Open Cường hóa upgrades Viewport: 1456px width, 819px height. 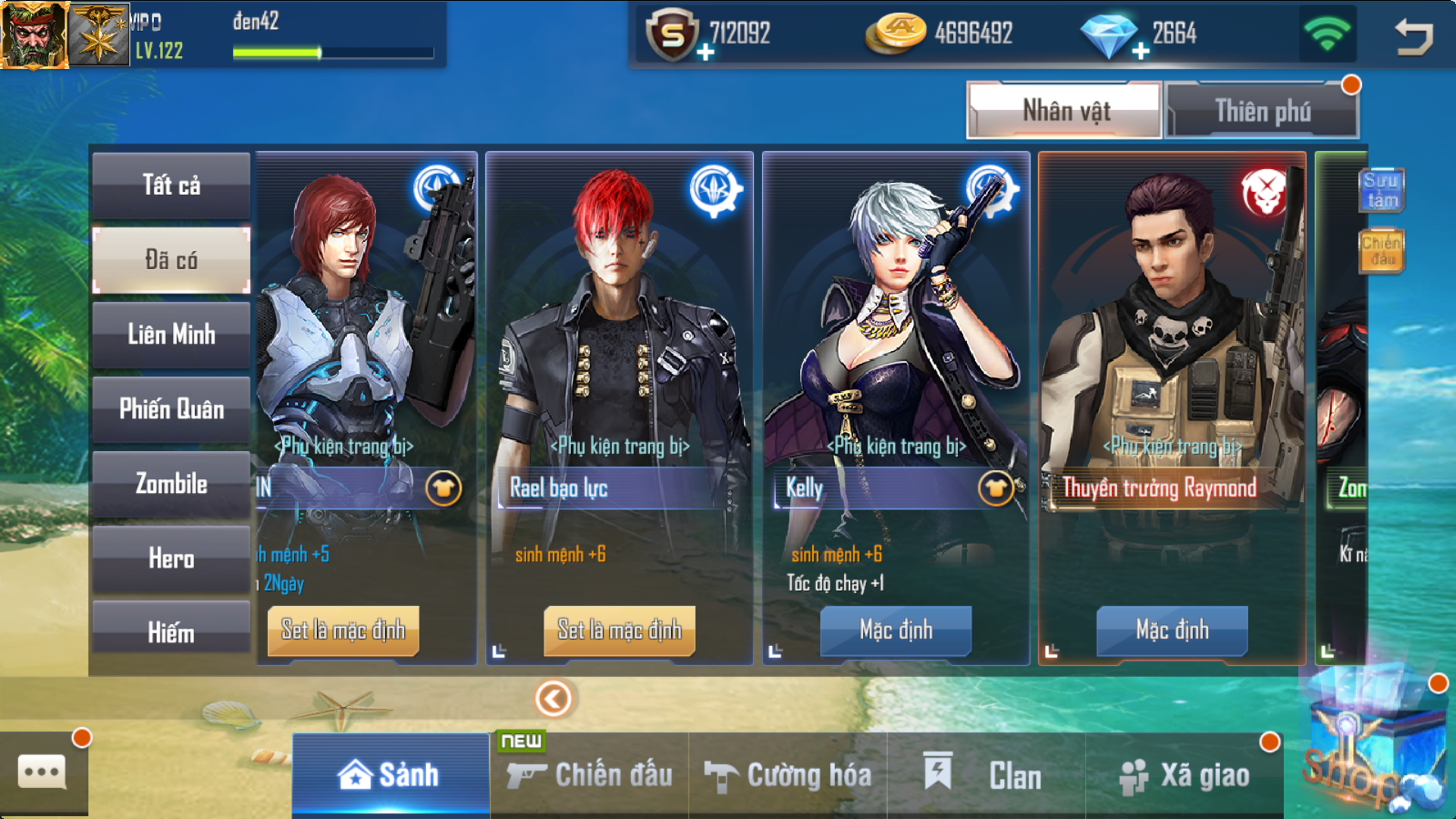click(x=788, y=775)
